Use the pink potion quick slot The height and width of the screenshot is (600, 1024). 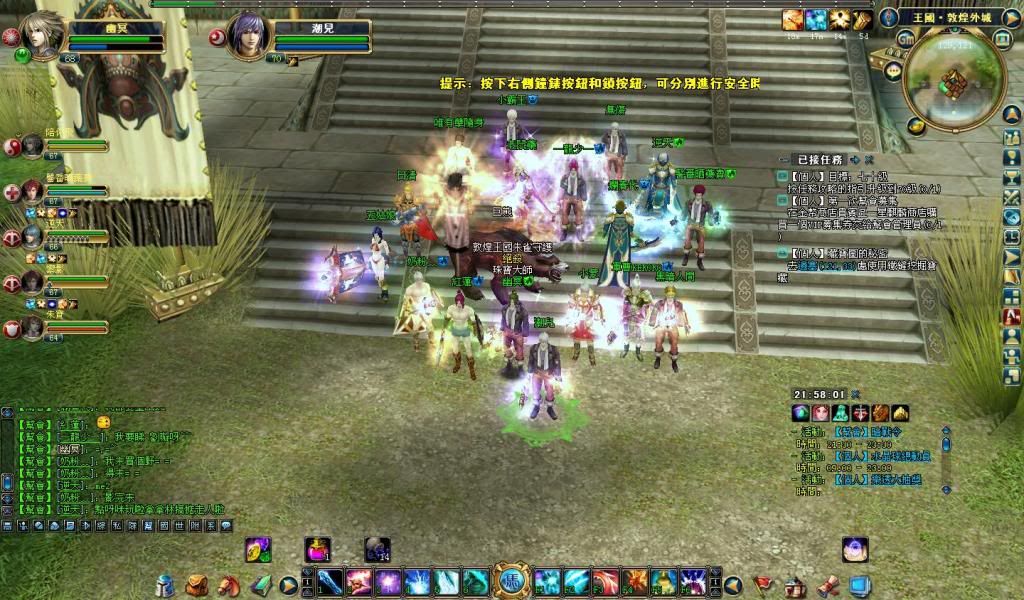point(318,549)
